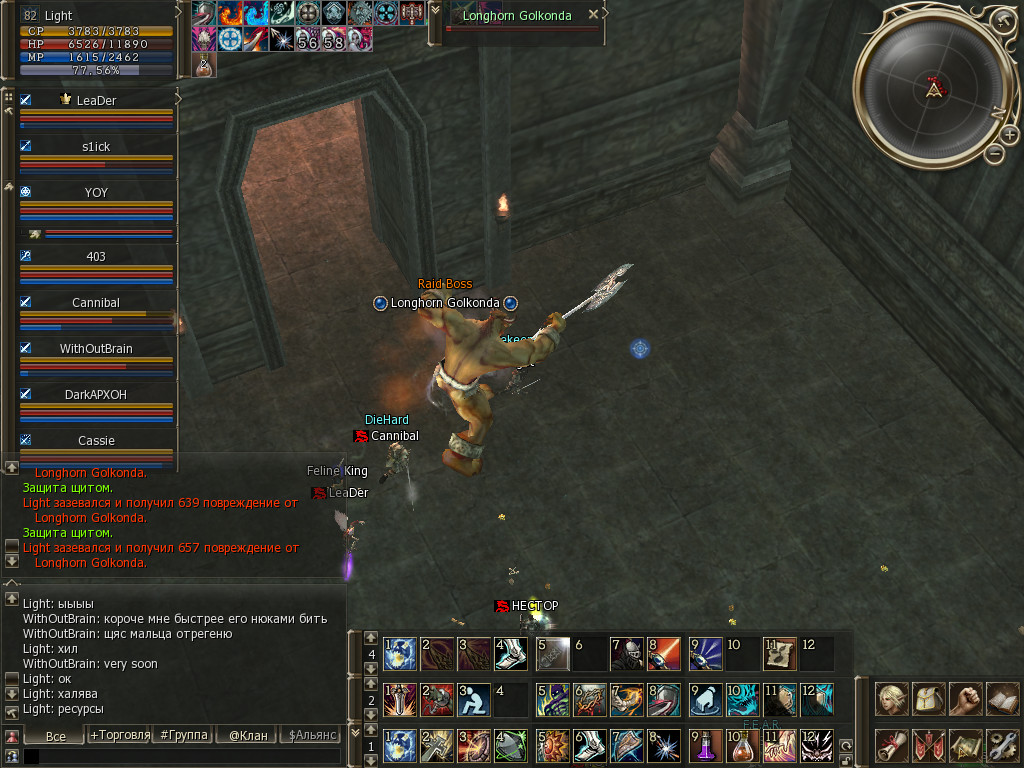Image resolution: width=1024 pixels, height=768 pixels.
Task: Focus the chat text input field
Action: (x=180, y=757)
